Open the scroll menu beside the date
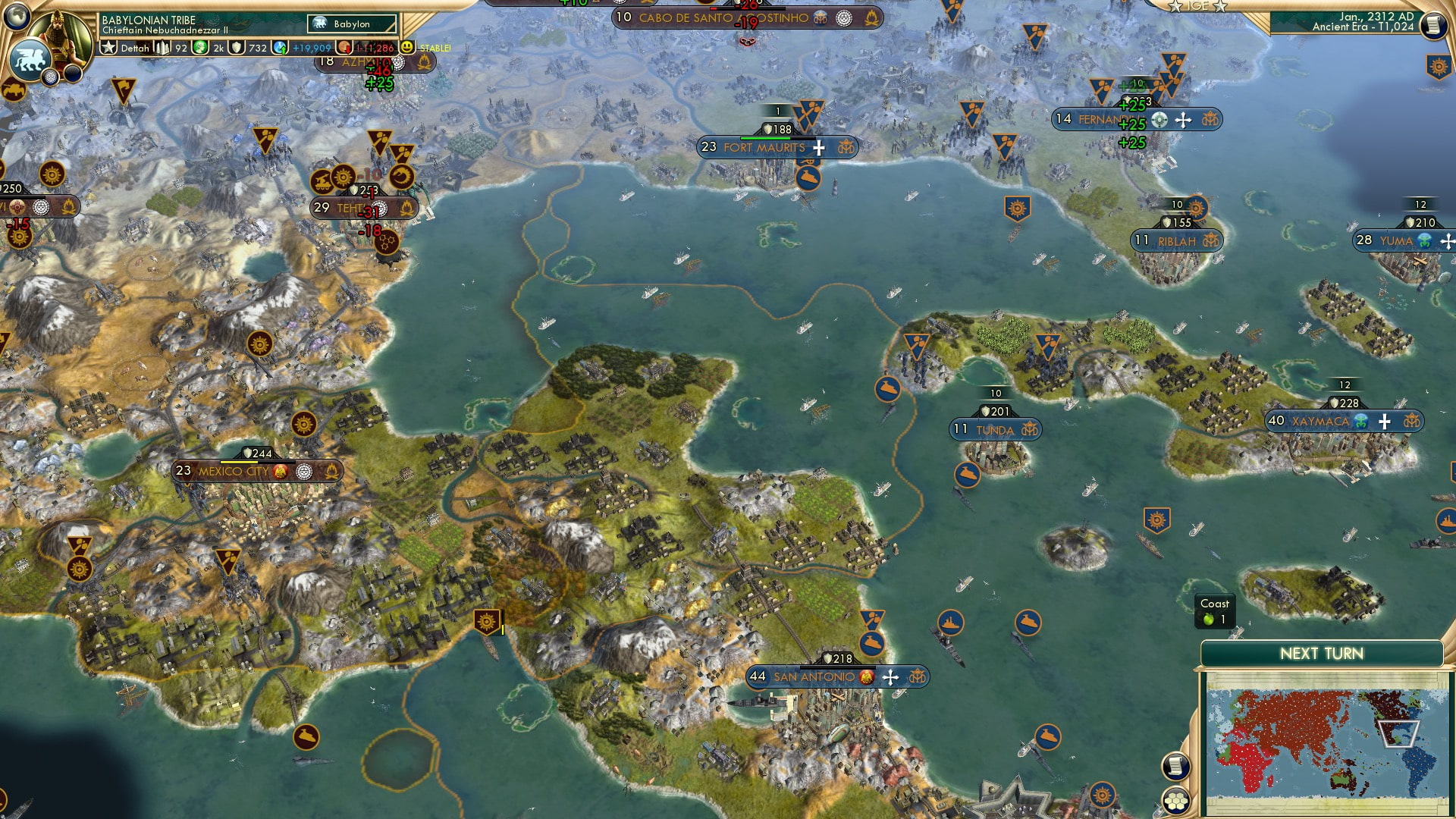The width and height of the screenshot is (1456, 819). point(1432,26)
